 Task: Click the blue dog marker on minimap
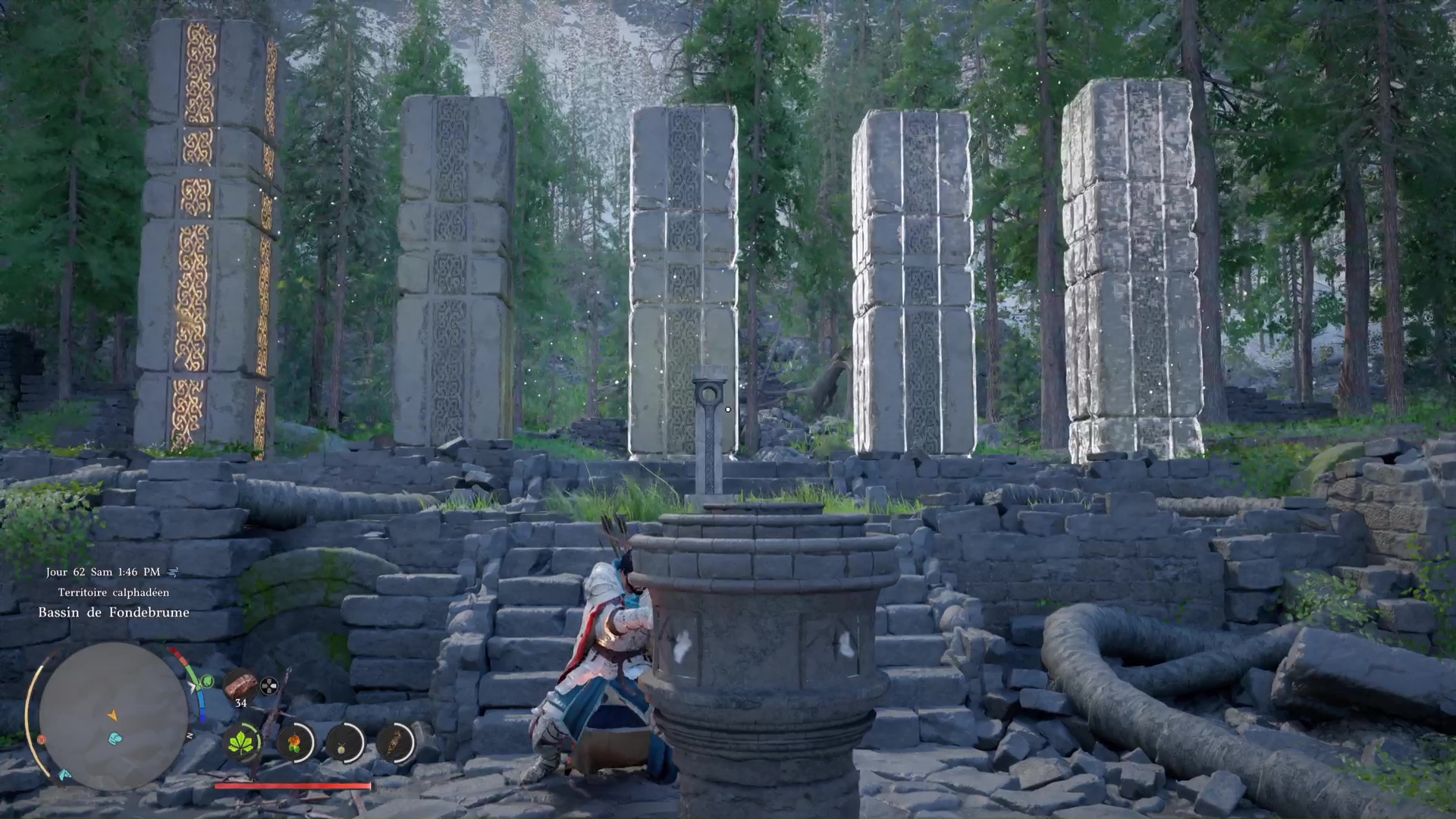[x=115, y=738]
